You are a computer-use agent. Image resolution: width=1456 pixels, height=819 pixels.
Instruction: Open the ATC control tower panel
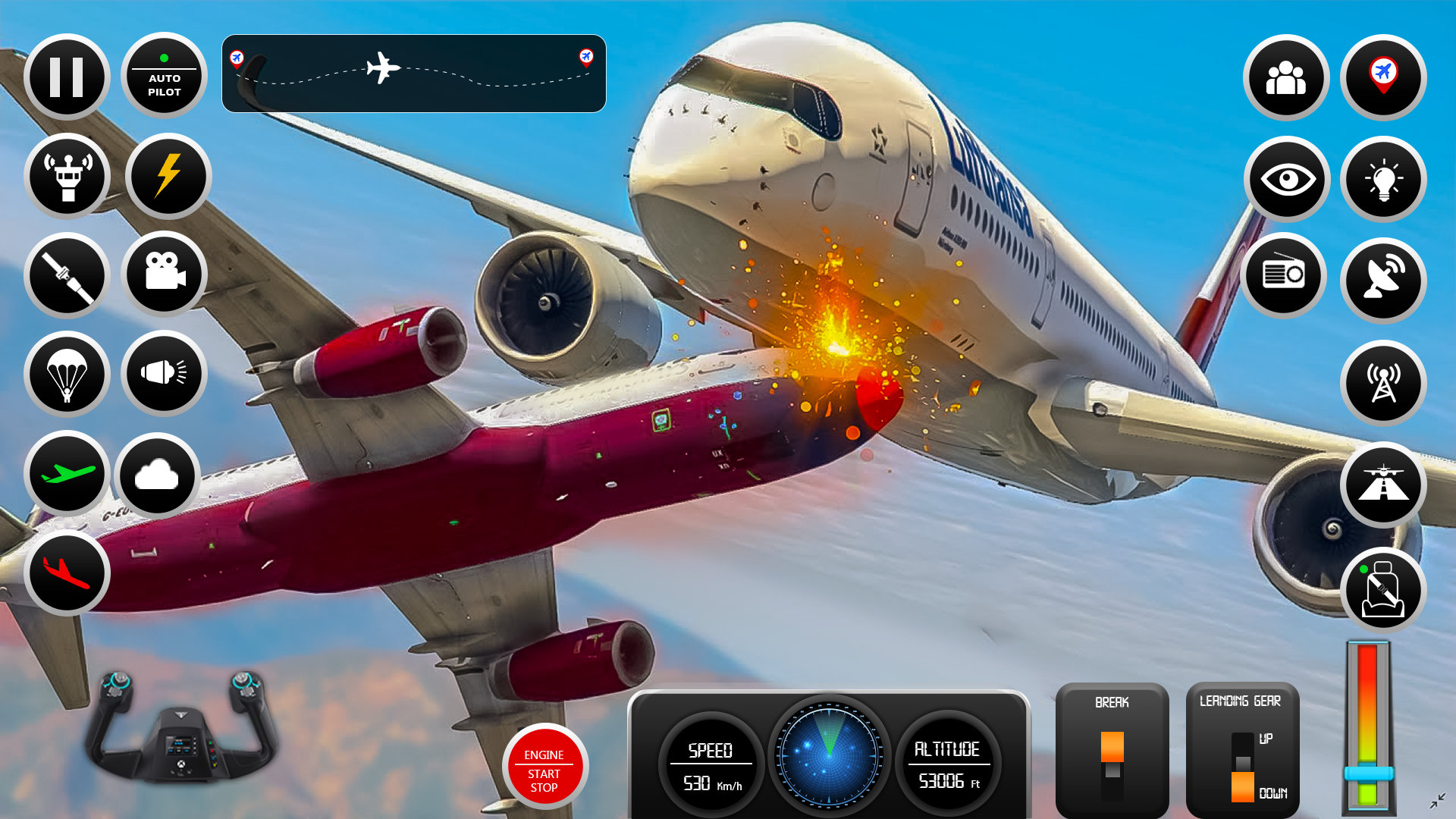pos(67,176)
